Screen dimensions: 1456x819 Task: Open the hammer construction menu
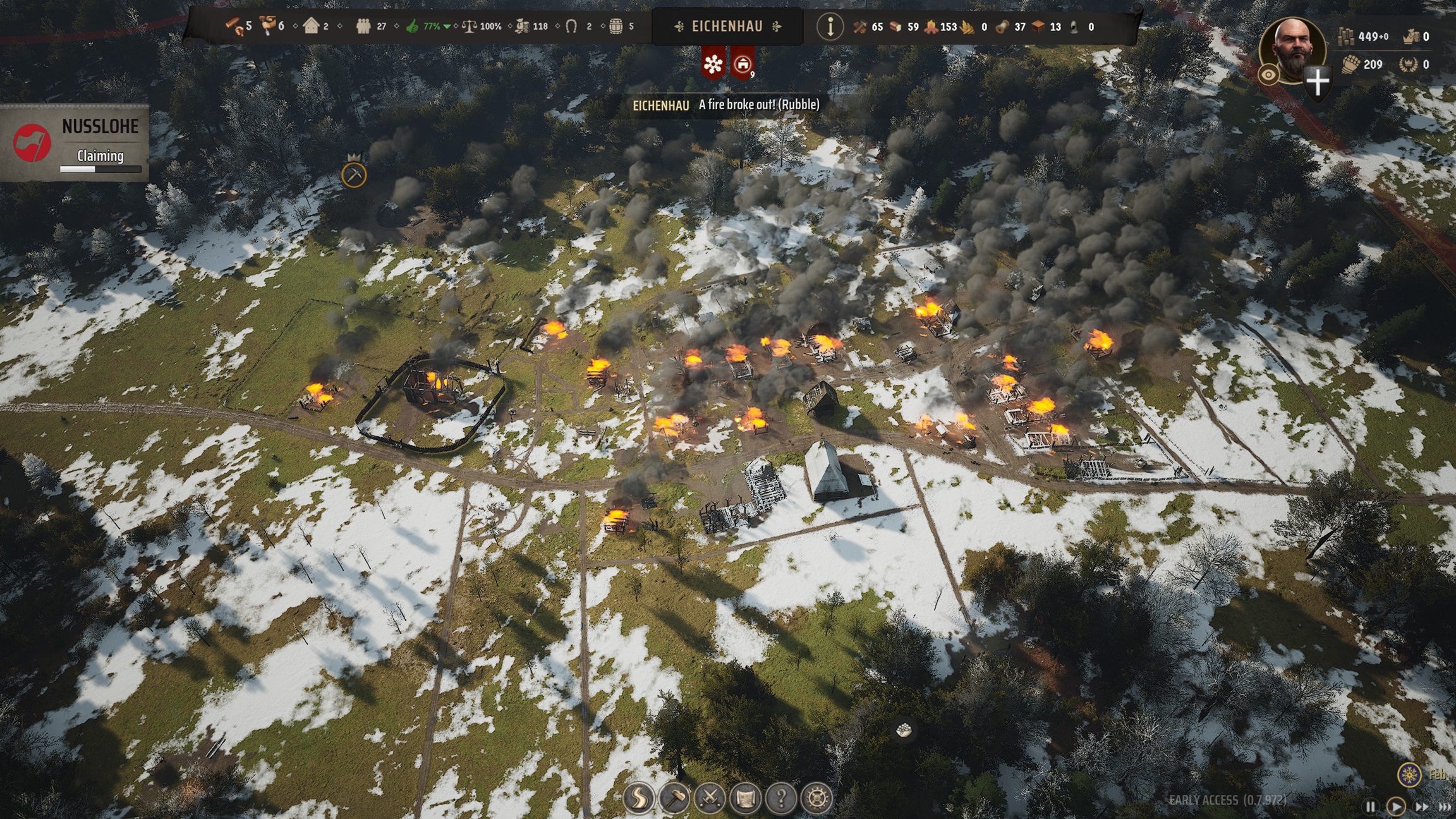(x=674, y=798)
